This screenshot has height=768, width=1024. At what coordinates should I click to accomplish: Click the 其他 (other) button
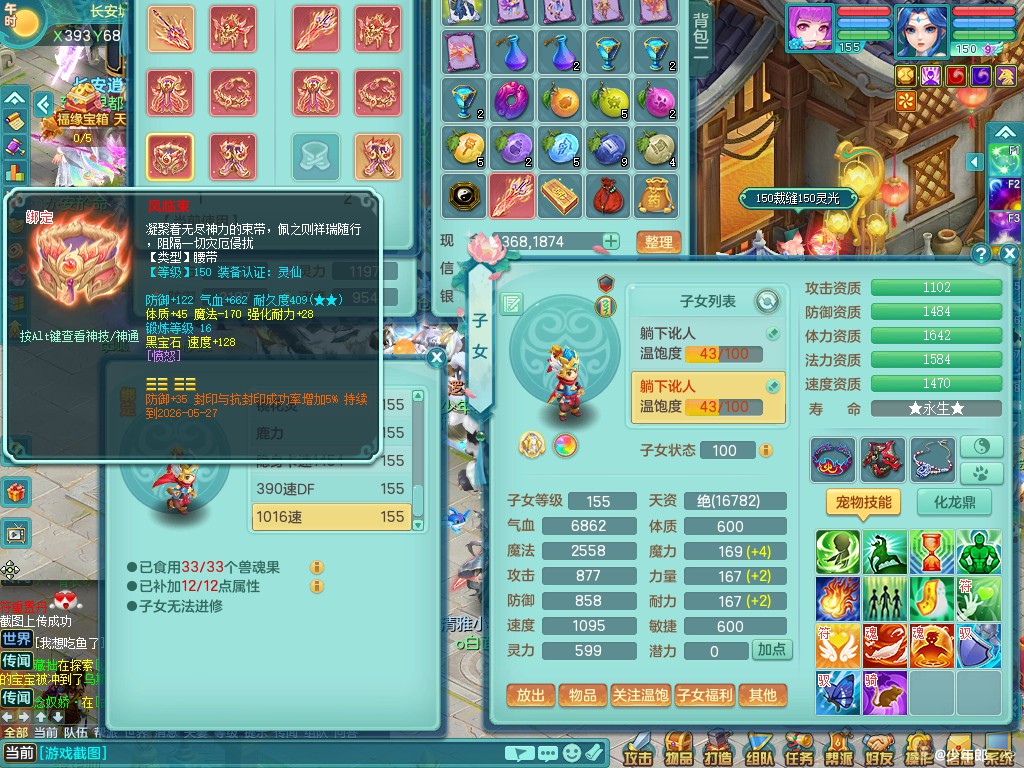[x=762, y=695]
